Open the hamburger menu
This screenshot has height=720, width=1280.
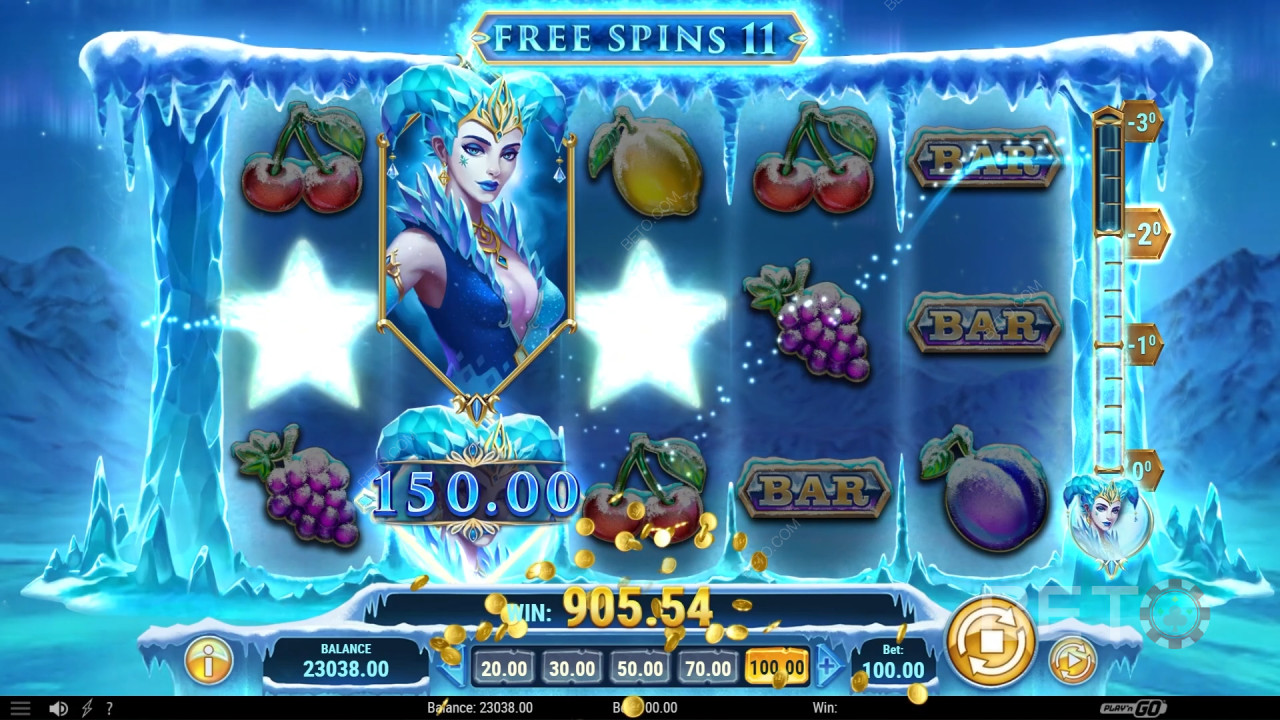(x=19, y=708)
